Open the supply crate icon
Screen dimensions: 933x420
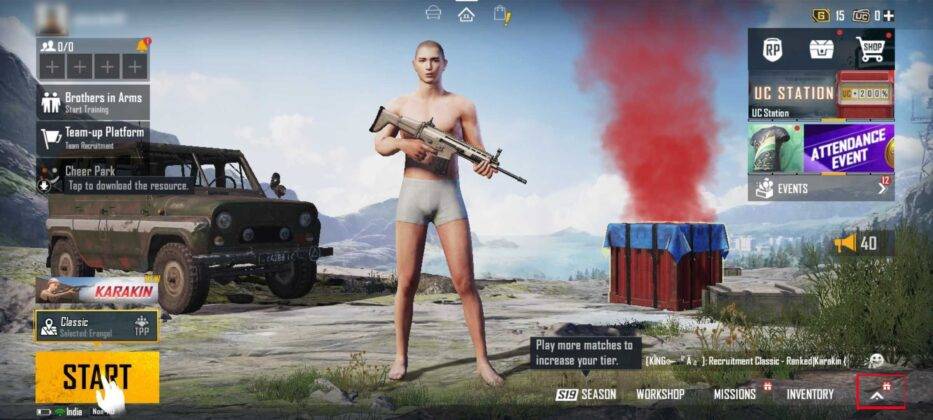(822, 48)
